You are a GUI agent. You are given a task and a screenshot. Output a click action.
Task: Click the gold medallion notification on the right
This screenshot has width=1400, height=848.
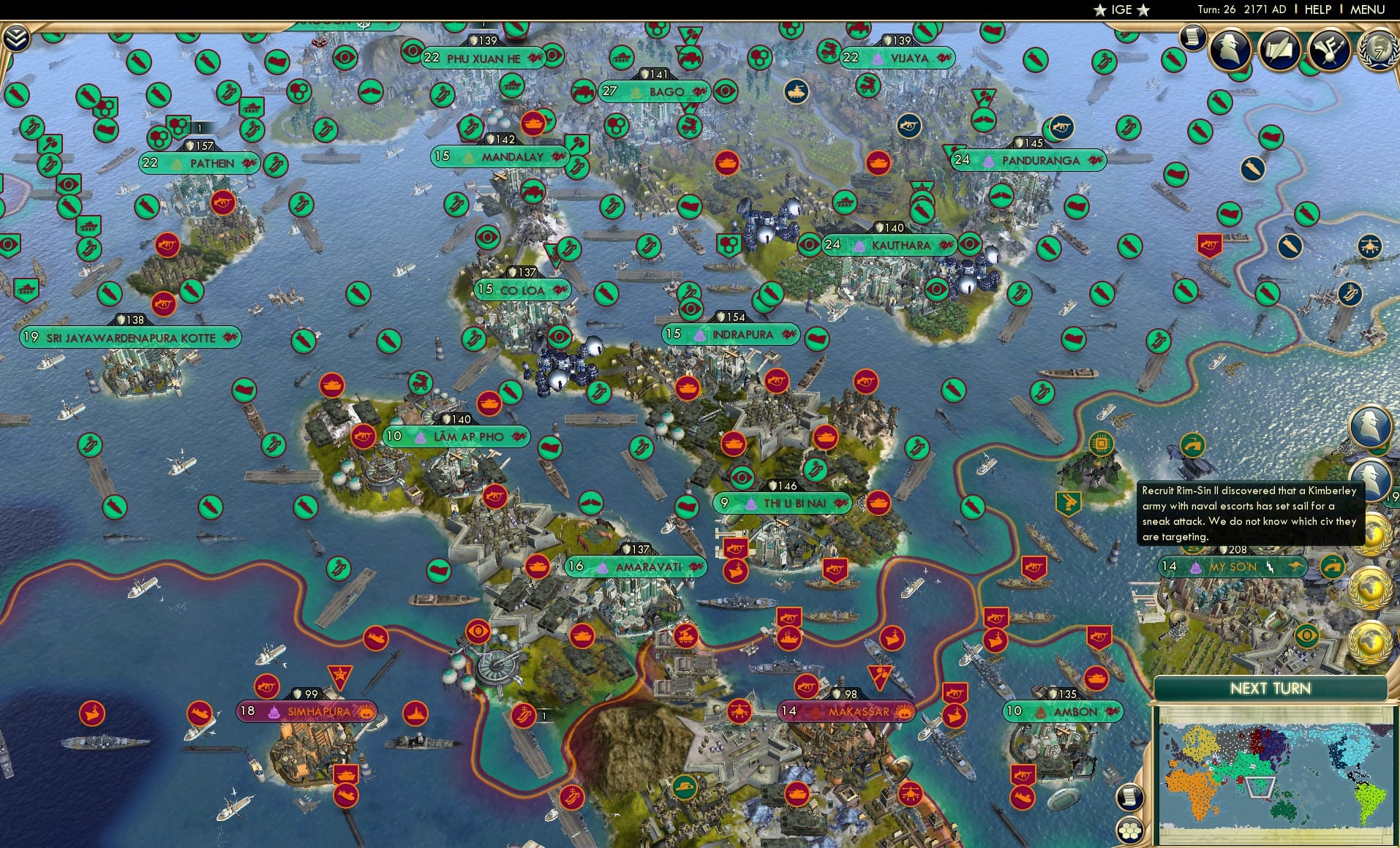point(1372,584)
